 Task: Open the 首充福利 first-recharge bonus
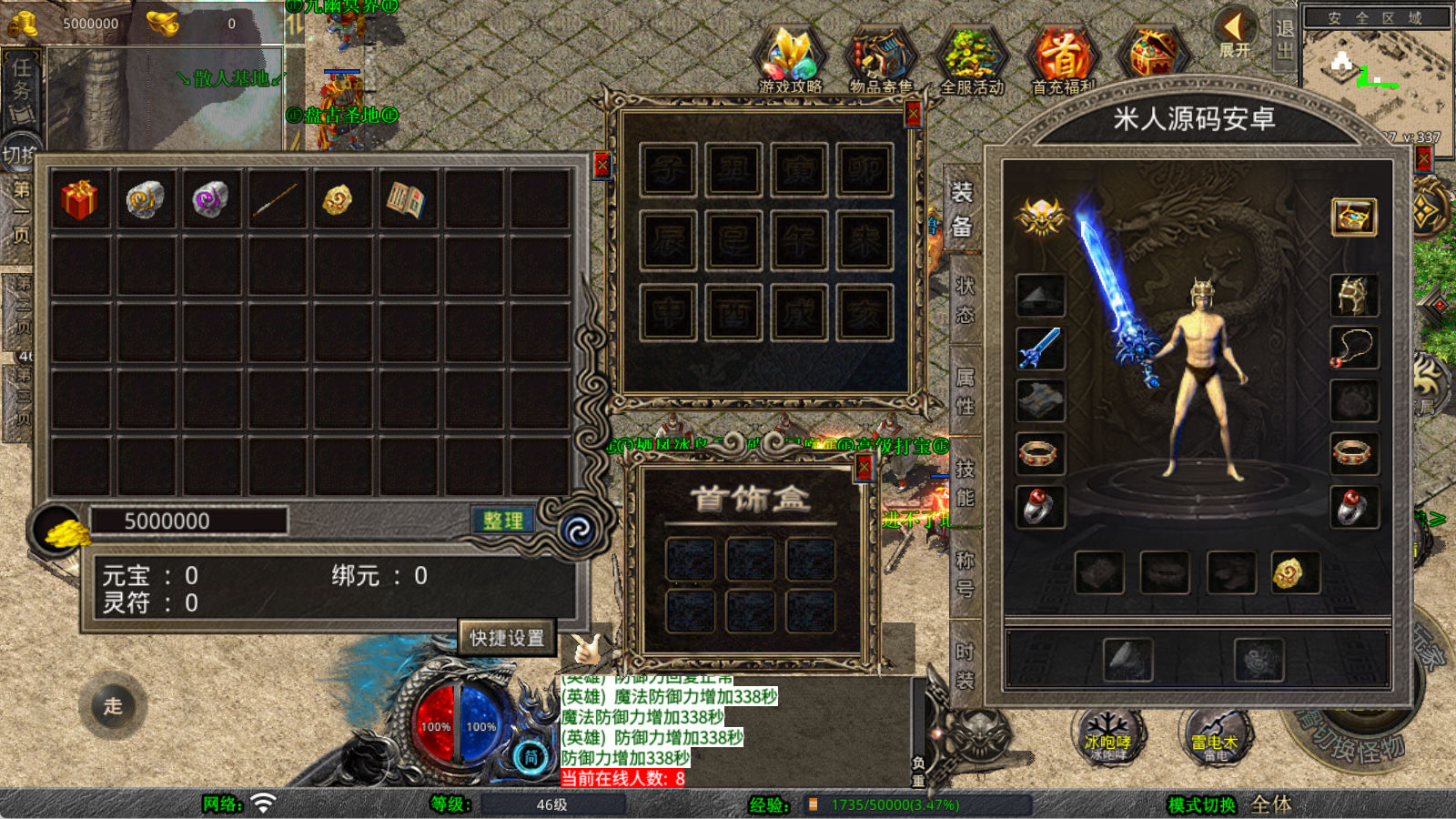point(1062,60)
